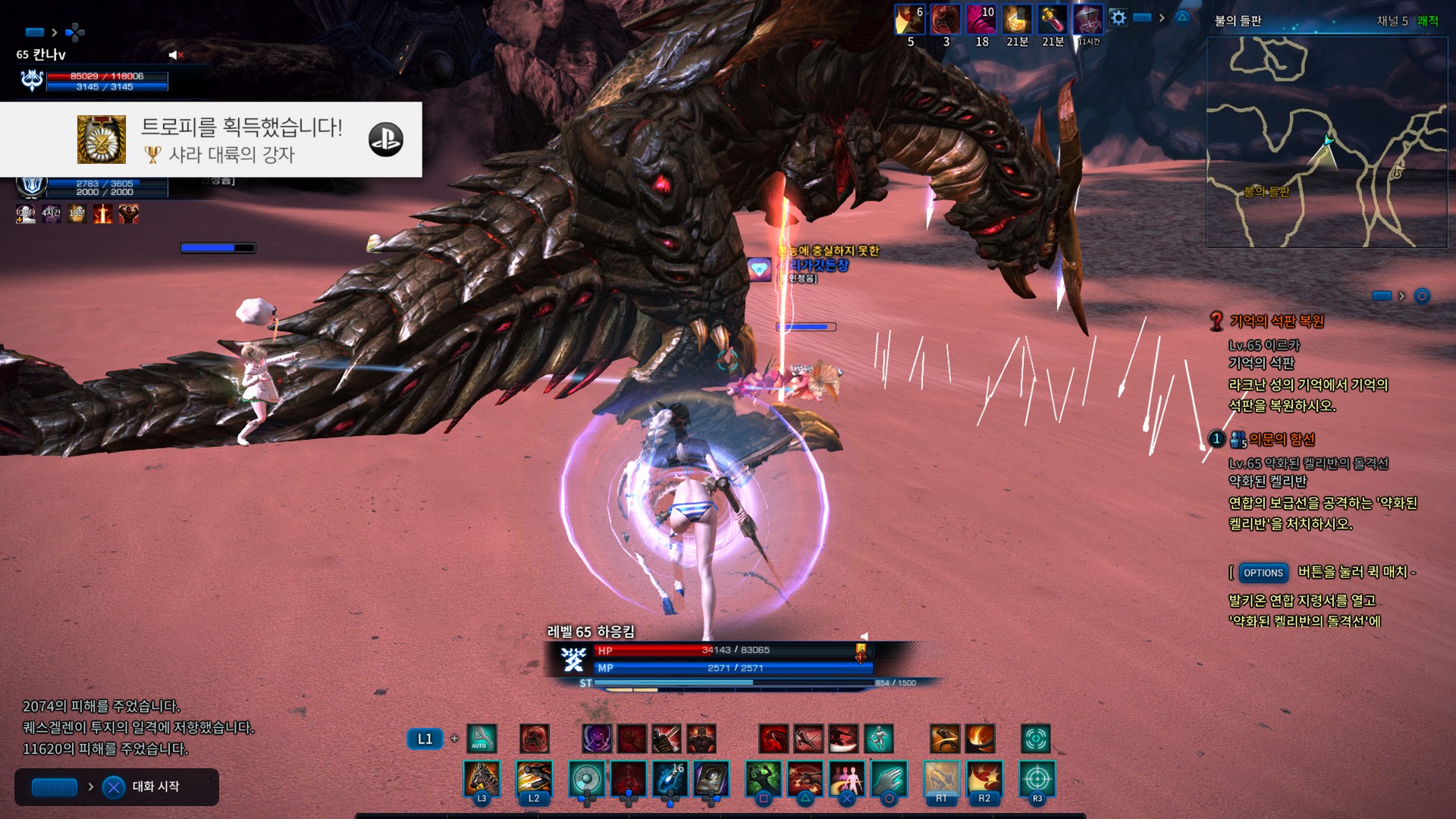Use the teal grabbing hand skill
Screen dimensions: 1456x819
click(x=889, y=779)
